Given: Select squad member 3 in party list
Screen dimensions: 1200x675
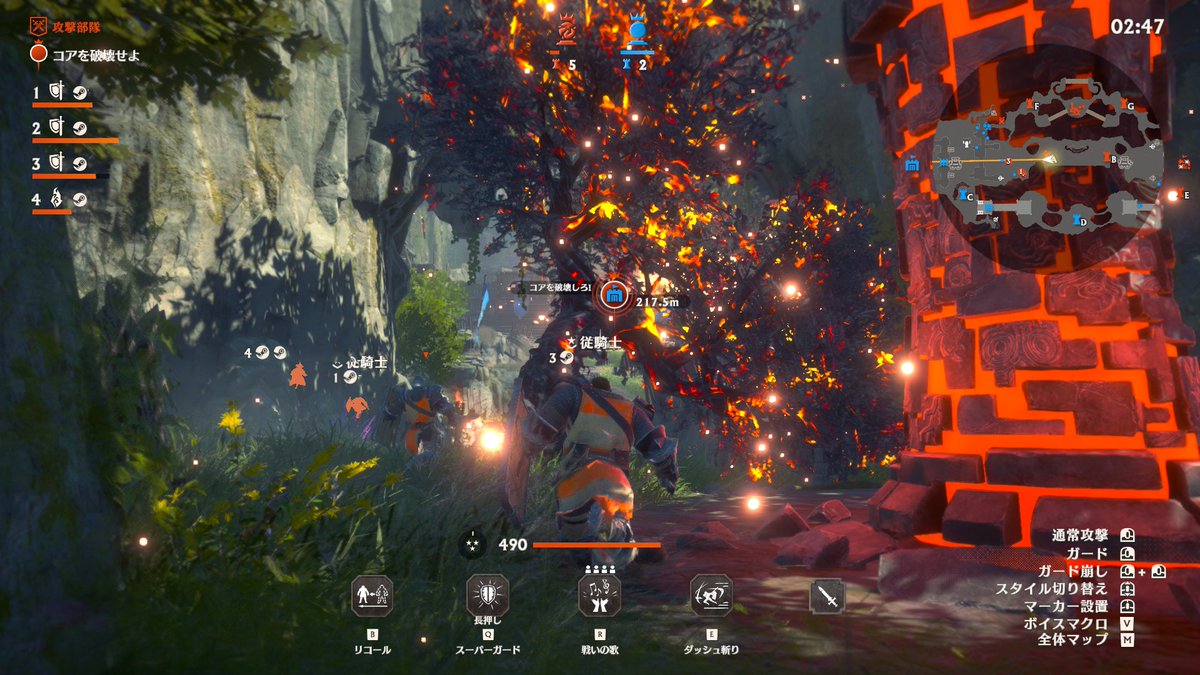Looking at the screenshot, I should 62,163.
